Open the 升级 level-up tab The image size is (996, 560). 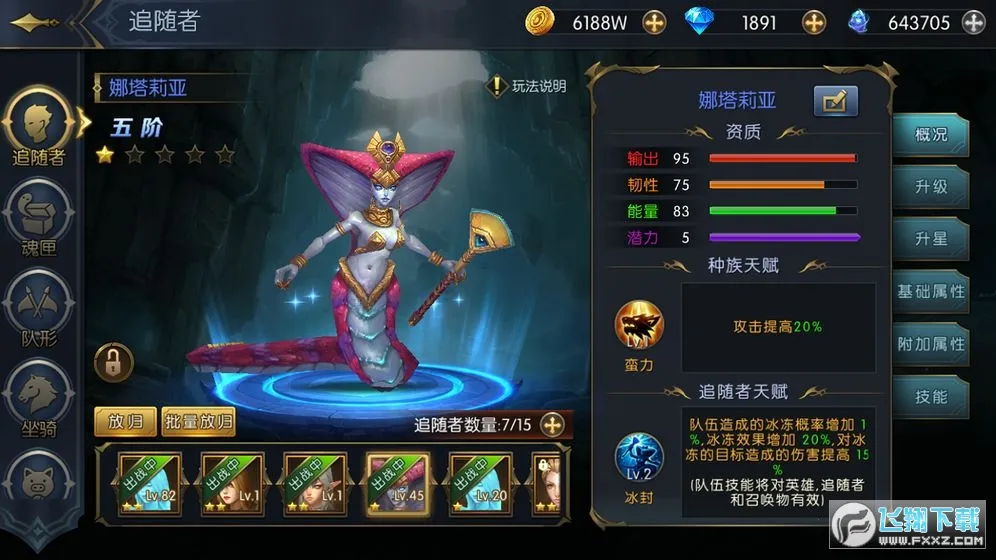[x=931, y=187]
